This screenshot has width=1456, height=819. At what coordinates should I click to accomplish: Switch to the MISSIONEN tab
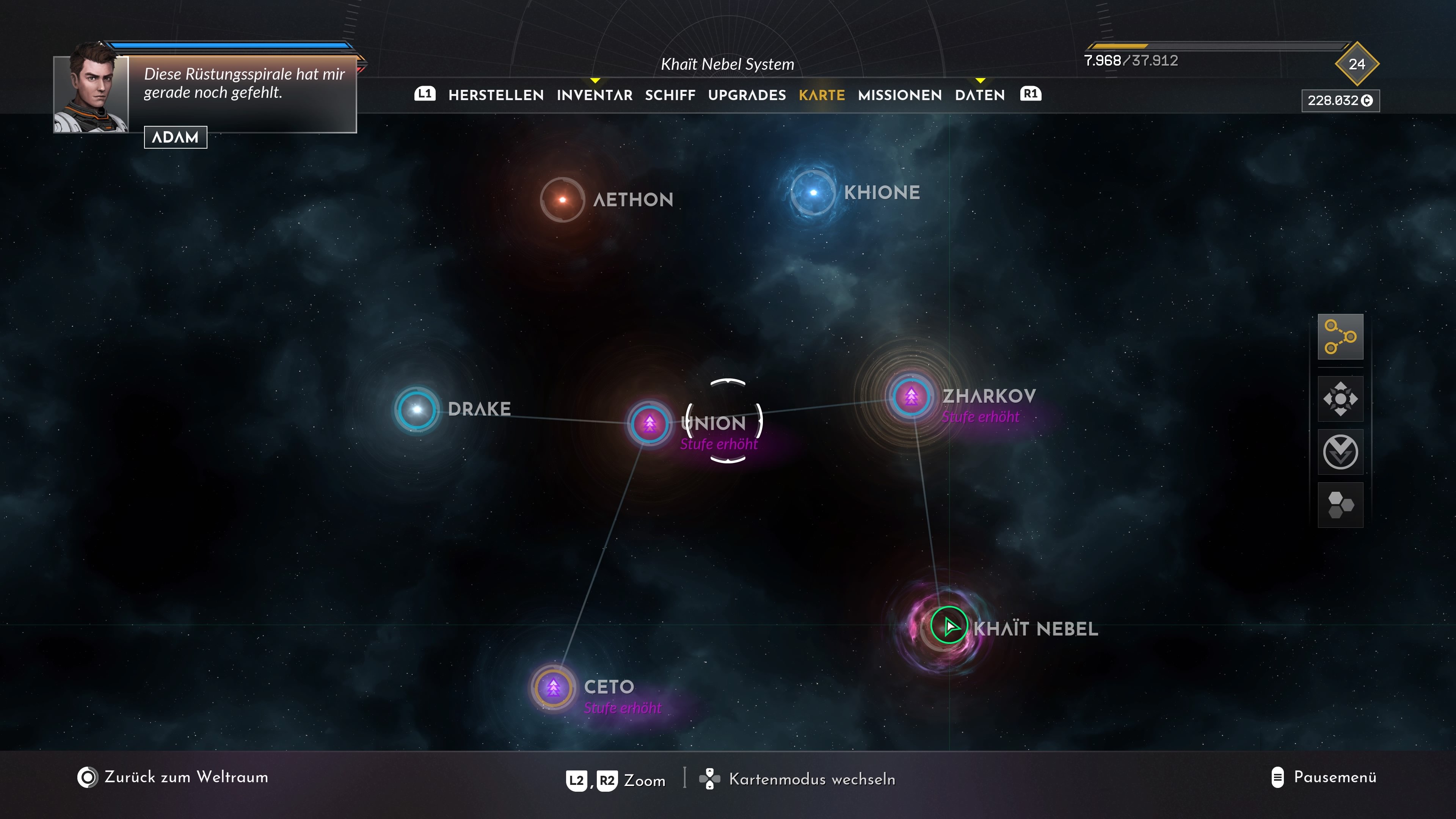tap(899, 95)
